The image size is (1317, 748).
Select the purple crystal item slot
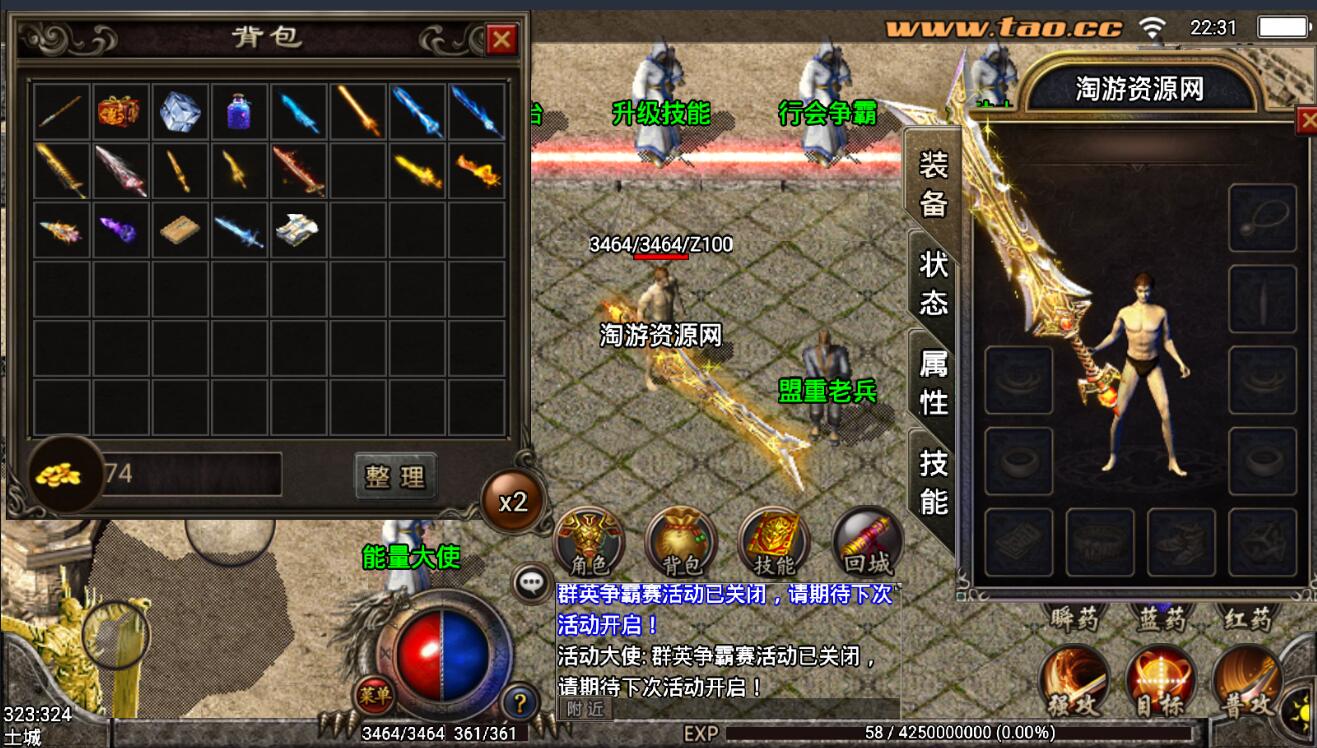click(119, 231)
